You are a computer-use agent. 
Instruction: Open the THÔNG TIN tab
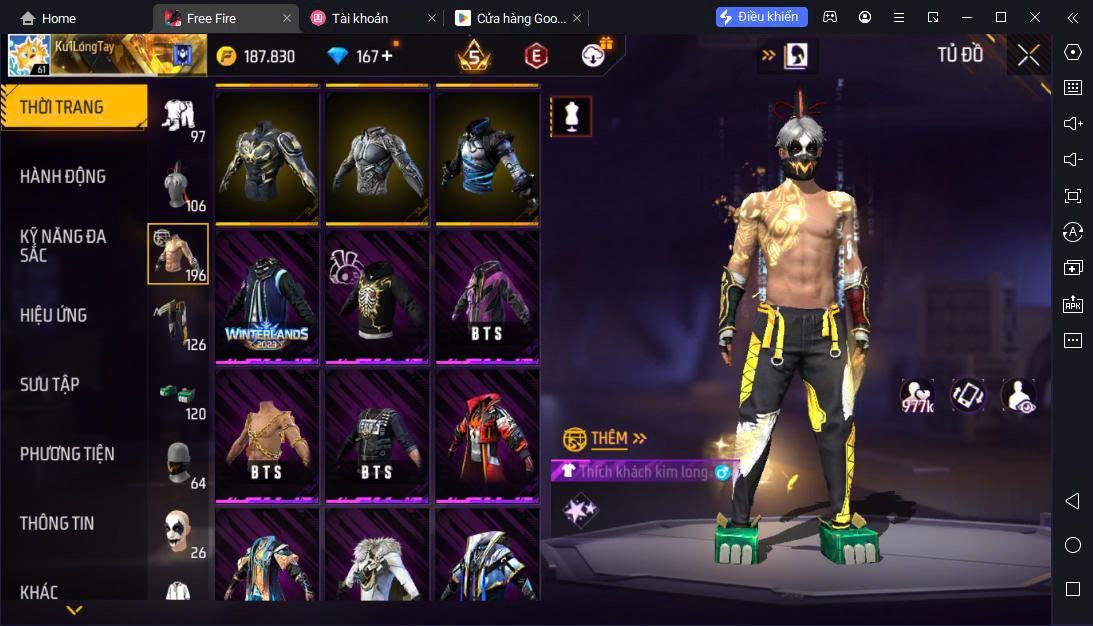tap(56, 523)
